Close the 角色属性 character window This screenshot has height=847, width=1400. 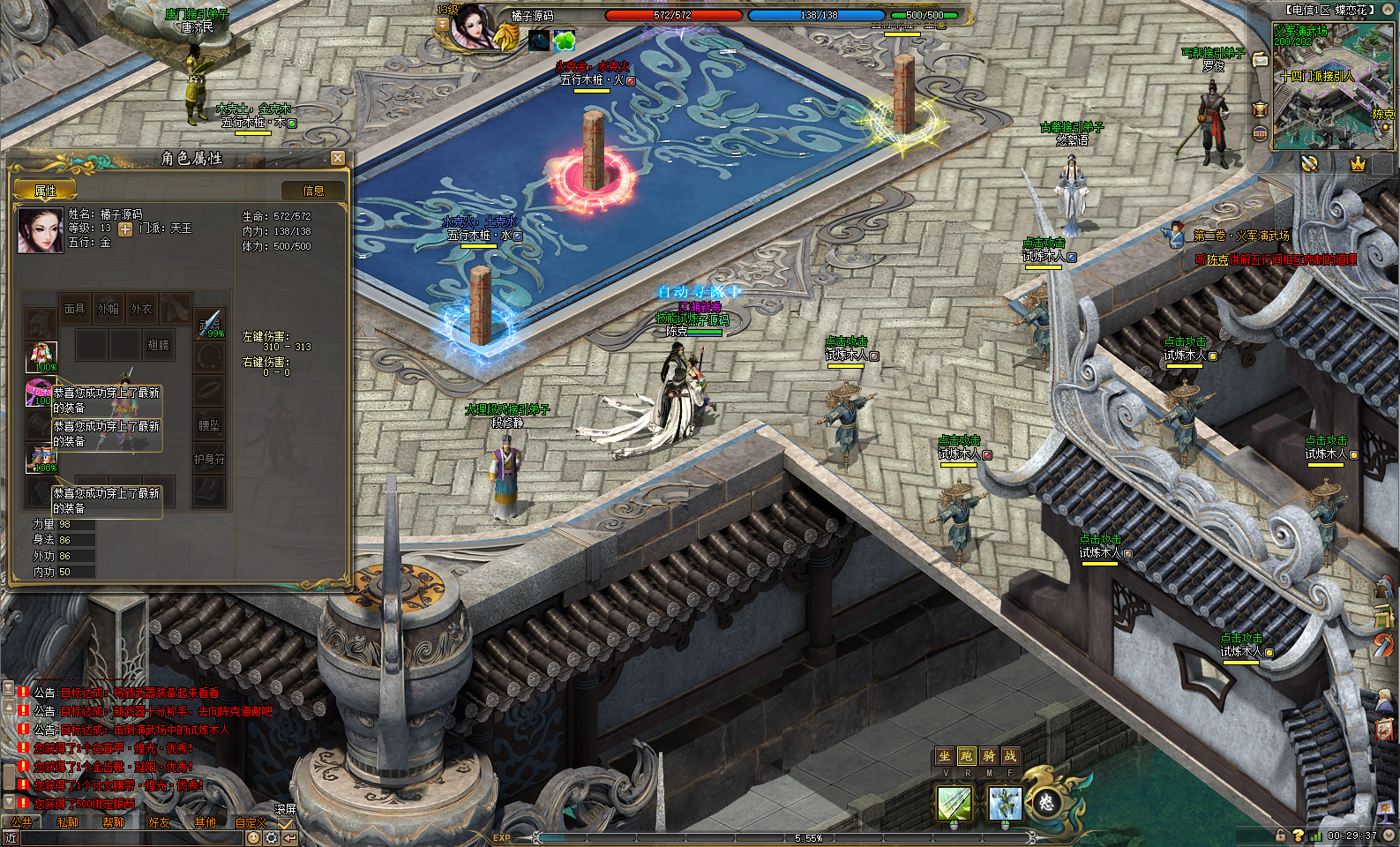tap(338, 158)
